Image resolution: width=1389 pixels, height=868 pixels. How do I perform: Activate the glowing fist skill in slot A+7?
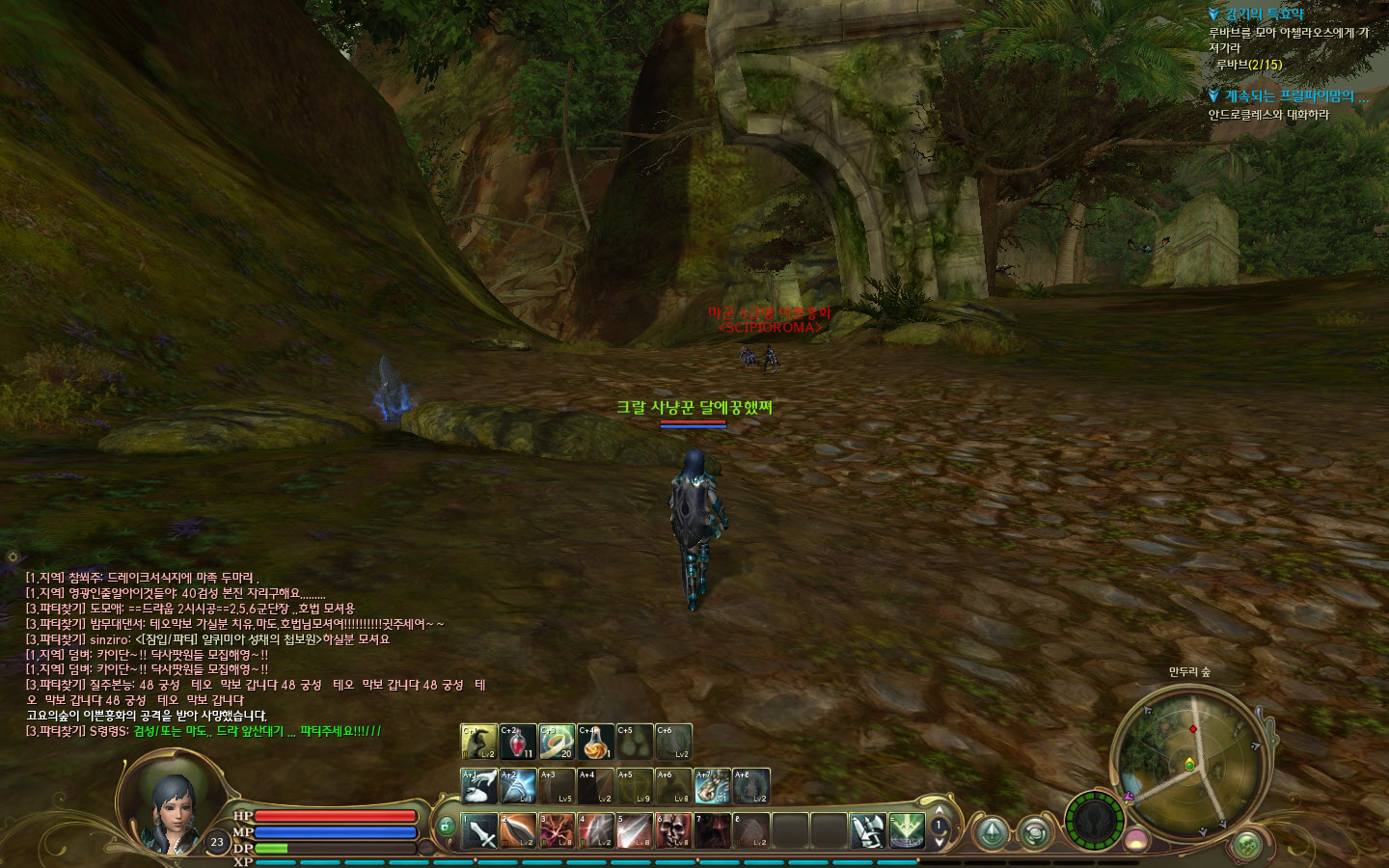[712, 786]
